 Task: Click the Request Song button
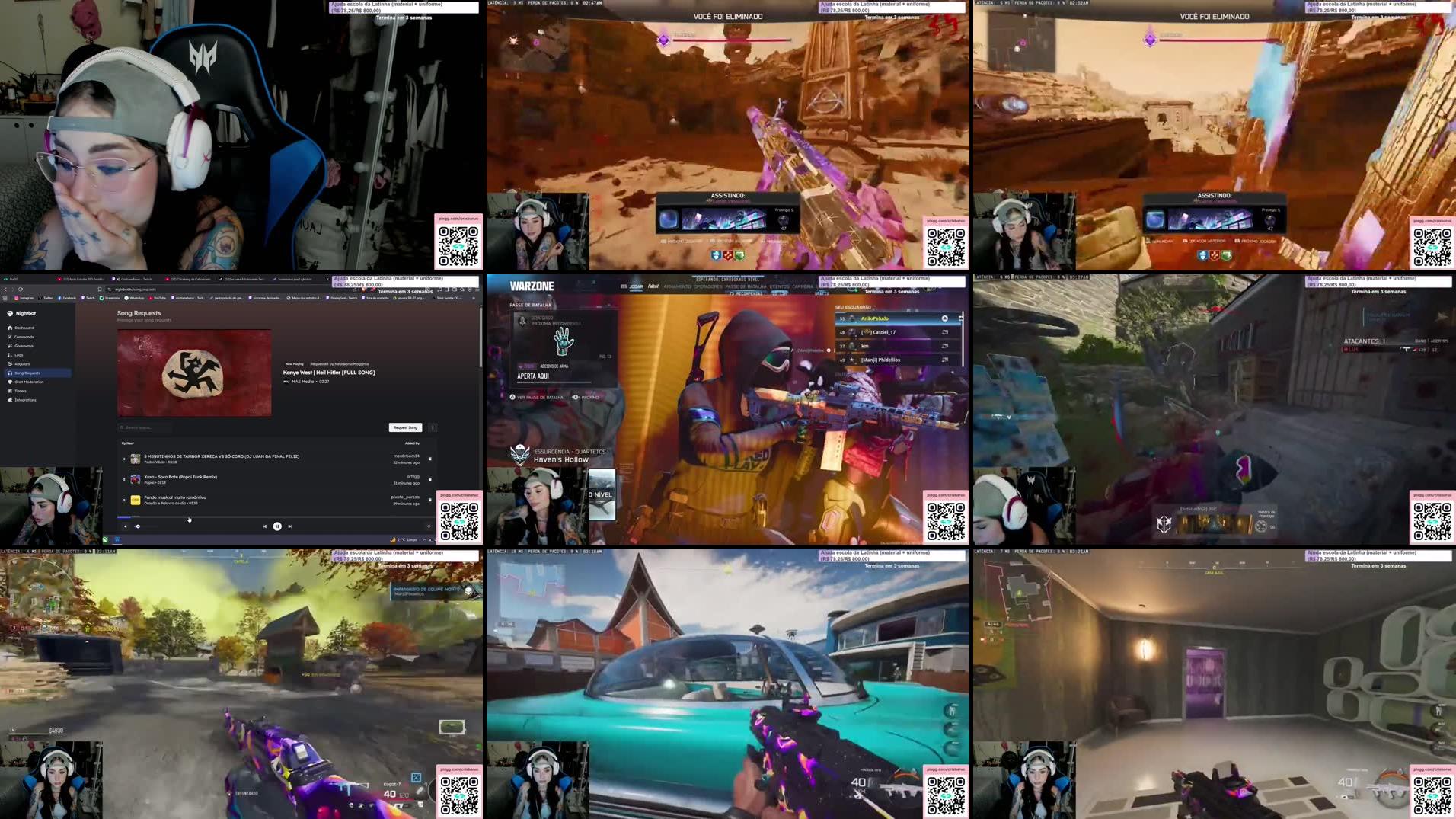click(405, 427)
